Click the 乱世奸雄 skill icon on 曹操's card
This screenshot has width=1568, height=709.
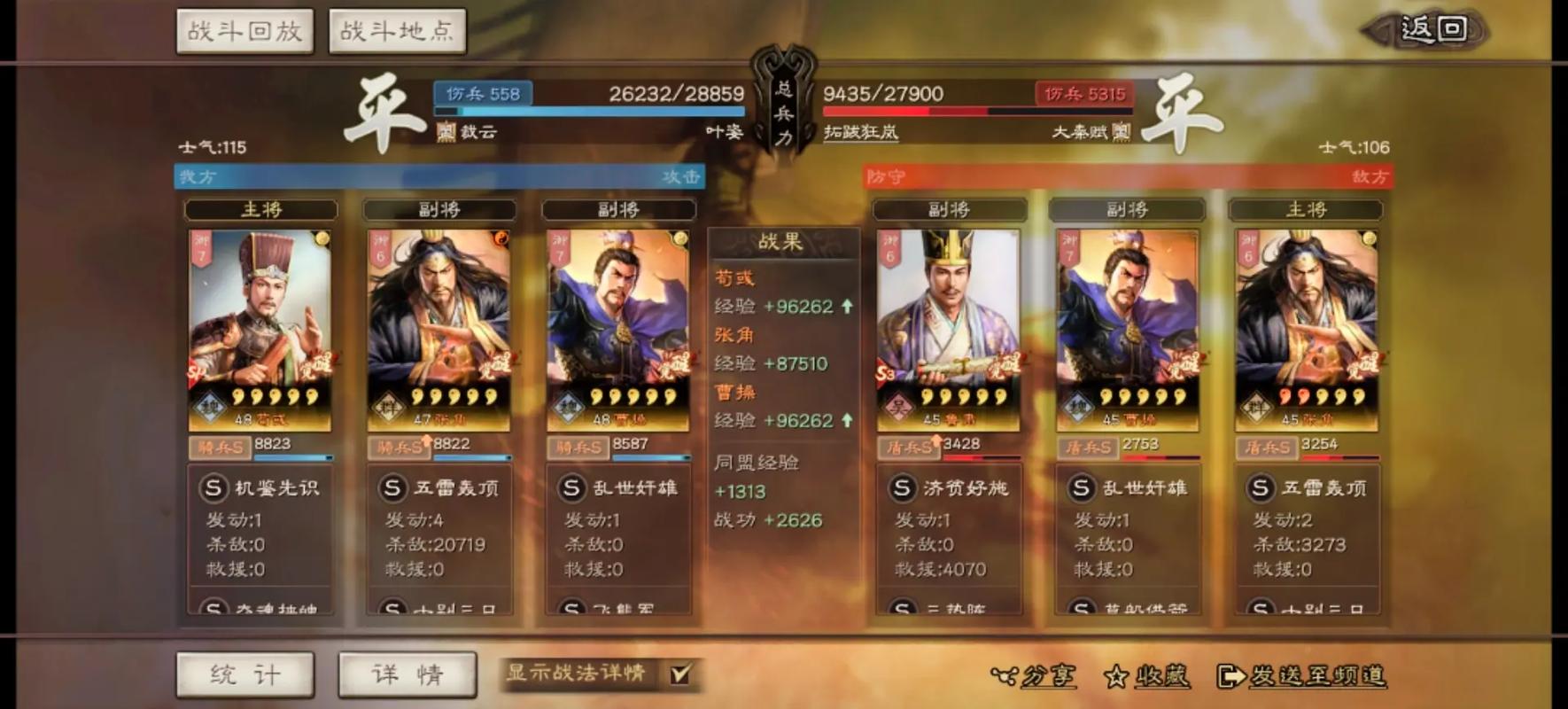pos(571,487)
